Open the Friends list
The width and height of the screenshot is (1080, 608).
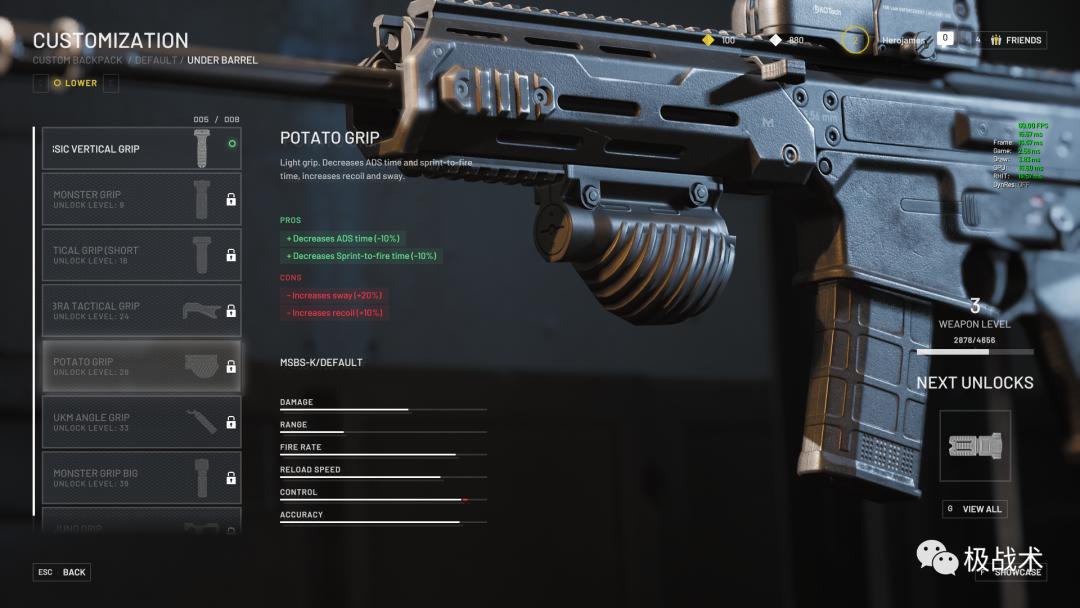pos(1016,40)
